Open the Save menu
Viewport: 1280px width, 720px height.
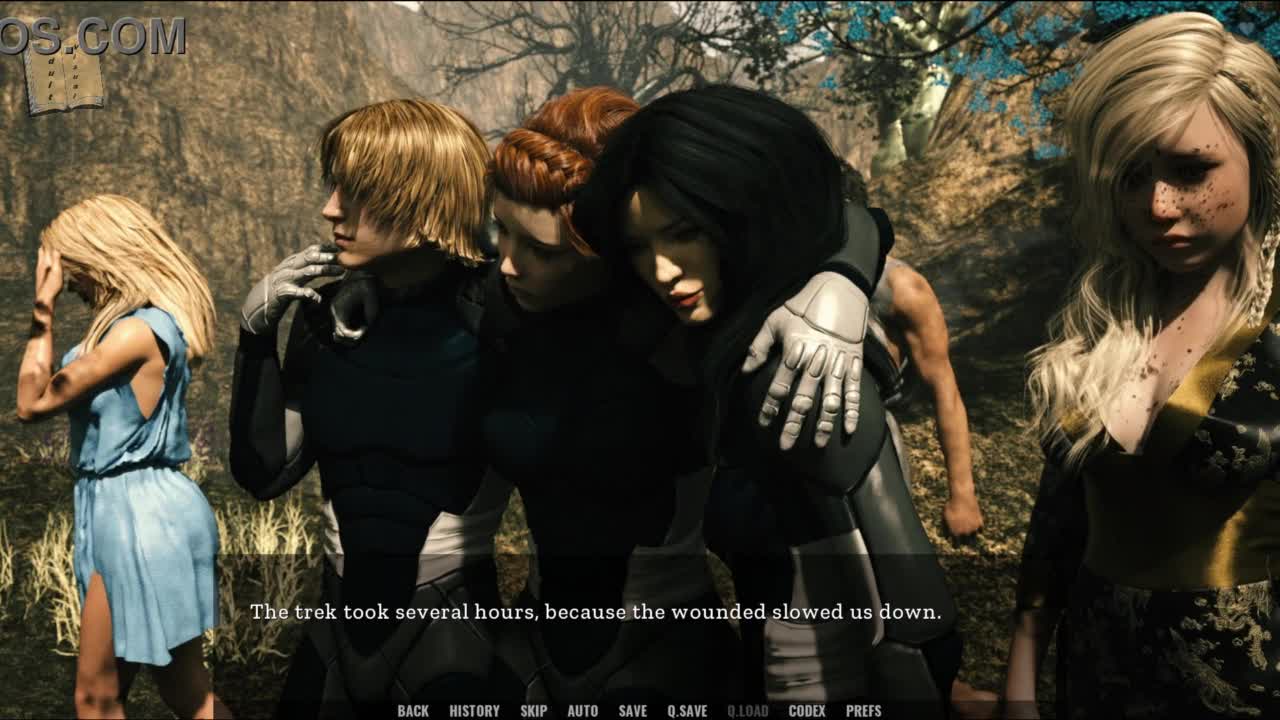(632, 711)
